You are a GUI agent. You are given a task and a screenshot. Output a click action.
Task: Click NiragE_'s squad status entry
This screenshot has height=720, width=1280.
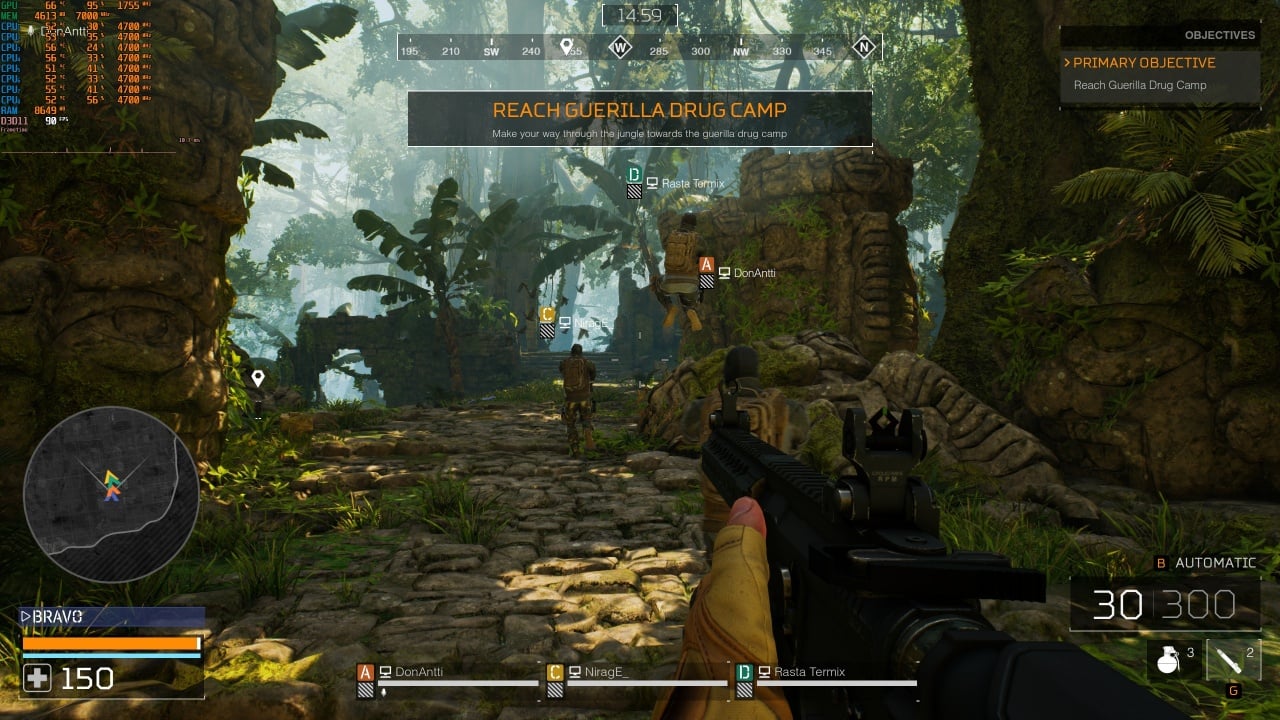click(637, 674)
